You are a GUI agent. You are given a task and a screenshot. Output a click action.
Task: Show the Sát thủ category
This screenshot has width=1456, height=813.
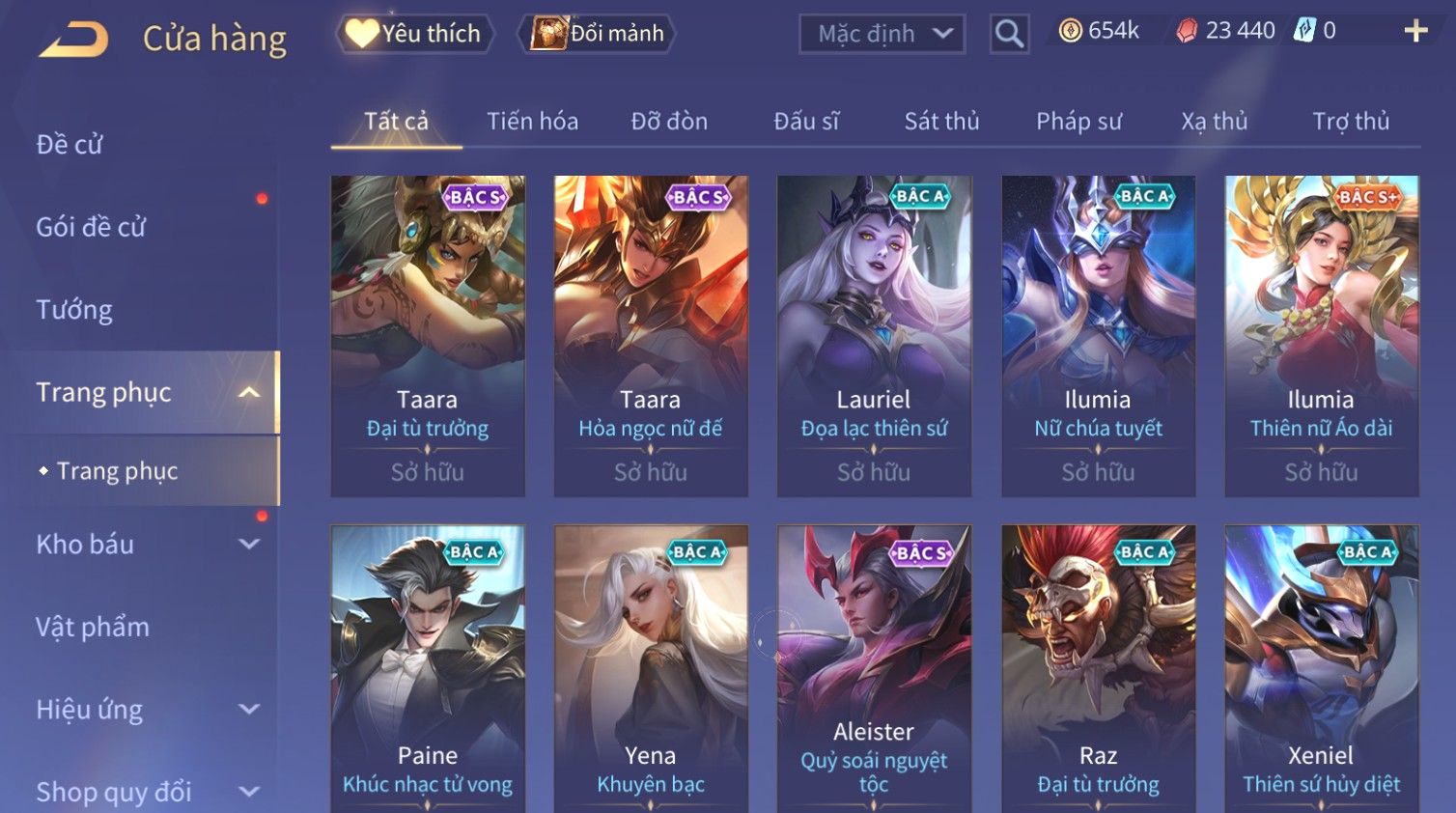click(941, 122)
